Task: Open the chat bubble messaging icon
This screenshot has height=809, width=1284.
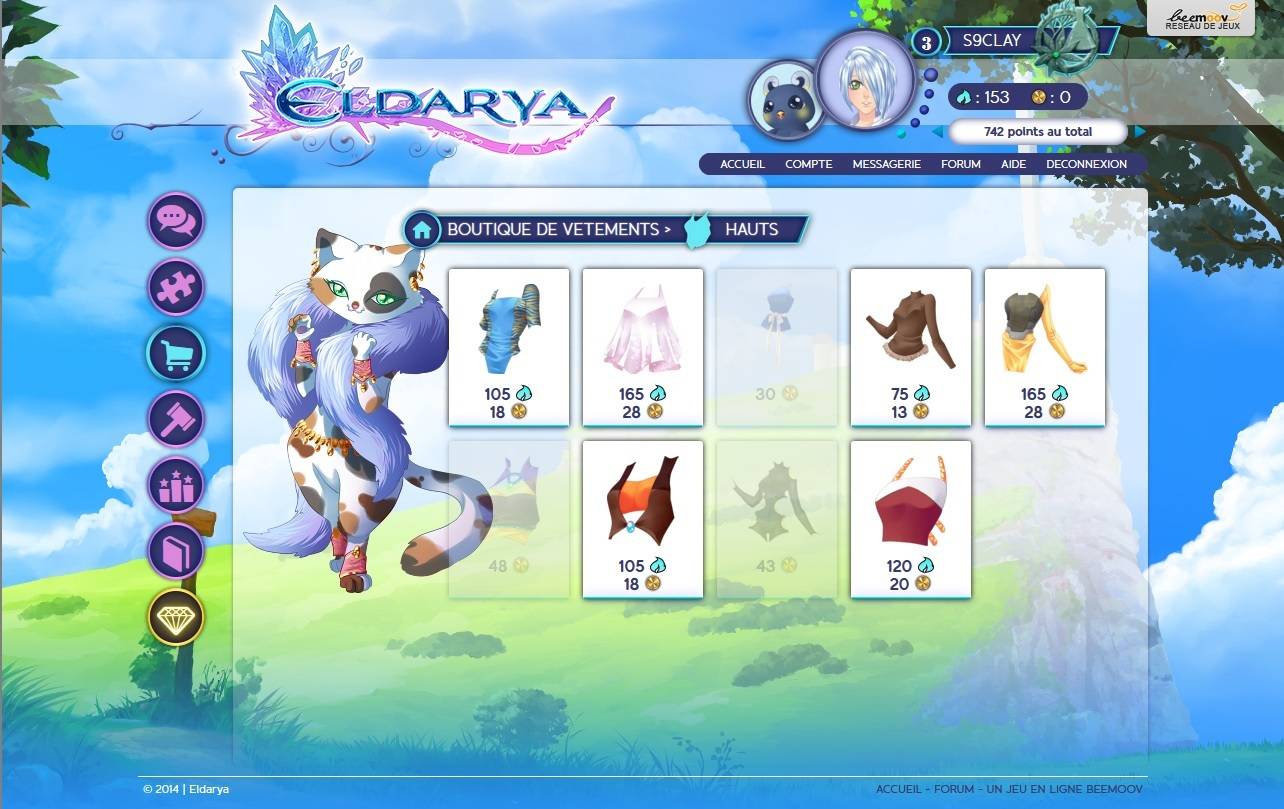Action: pos(176,220)
